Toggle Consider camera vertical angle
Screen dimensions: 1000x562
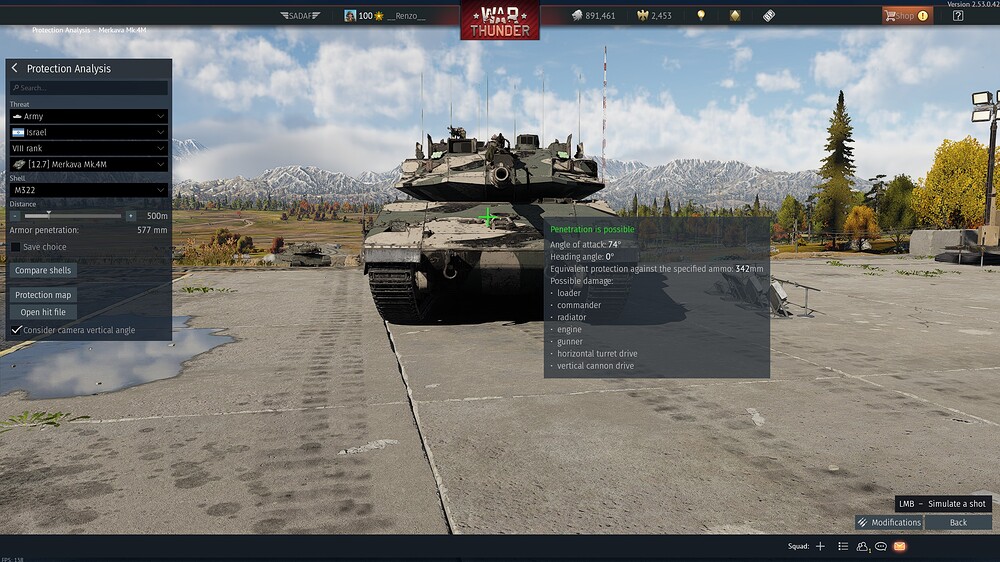[16, 330]
